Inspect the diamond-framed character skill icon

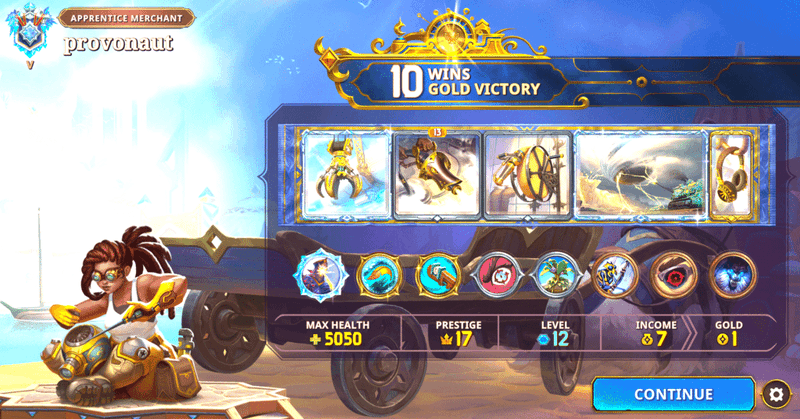[320, 274]
